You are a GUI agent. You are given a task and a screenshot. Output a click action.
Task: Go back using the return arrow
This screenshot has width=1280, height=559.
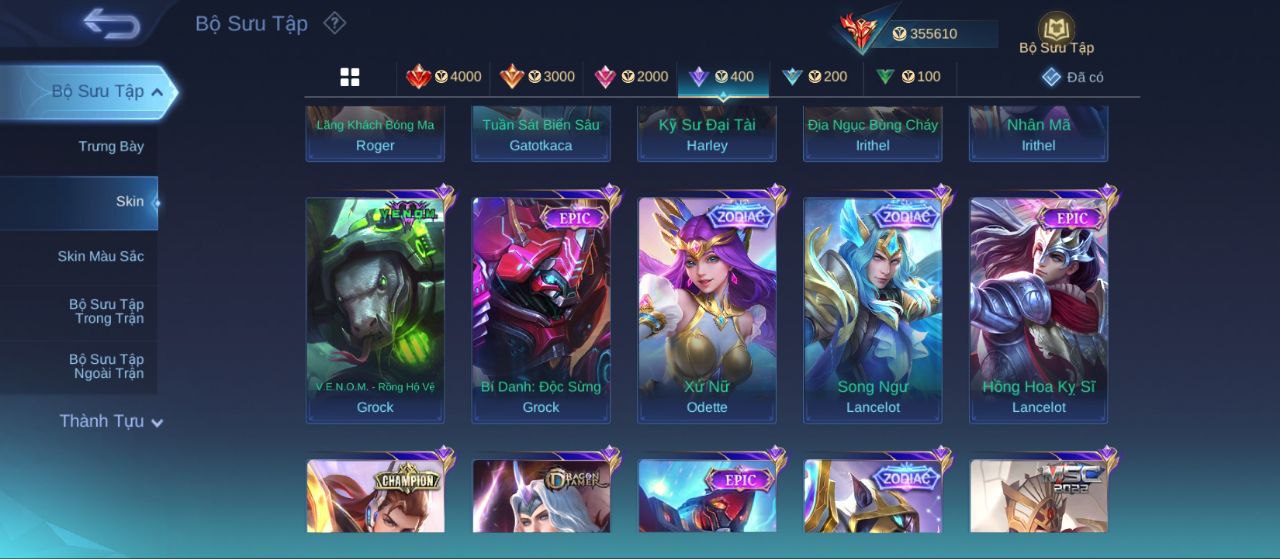pyautogui.click(x=111, y=23)
